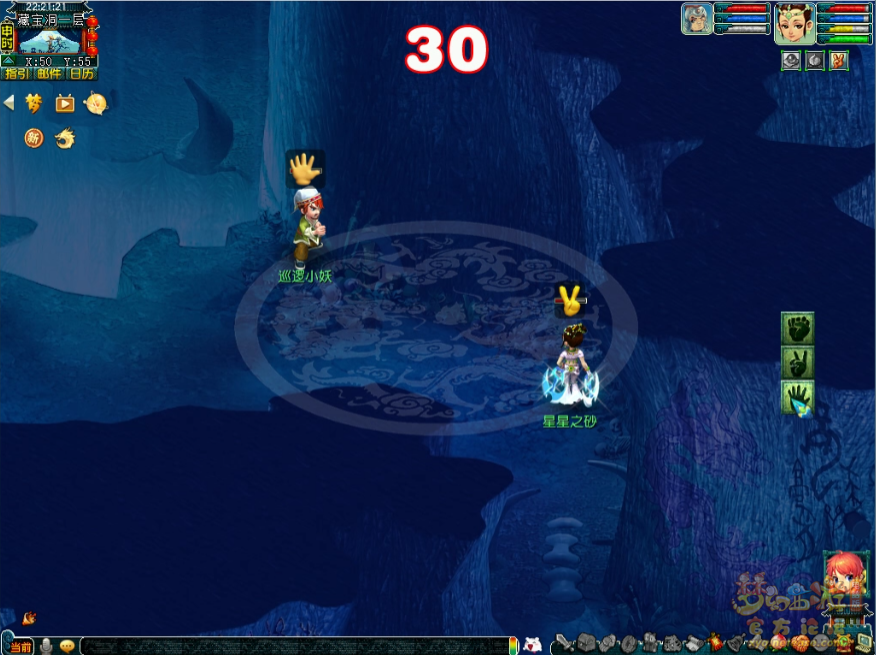Open the 日历 calendar tab
Viewport: 876px width, 655px height.
pos(82,73)
